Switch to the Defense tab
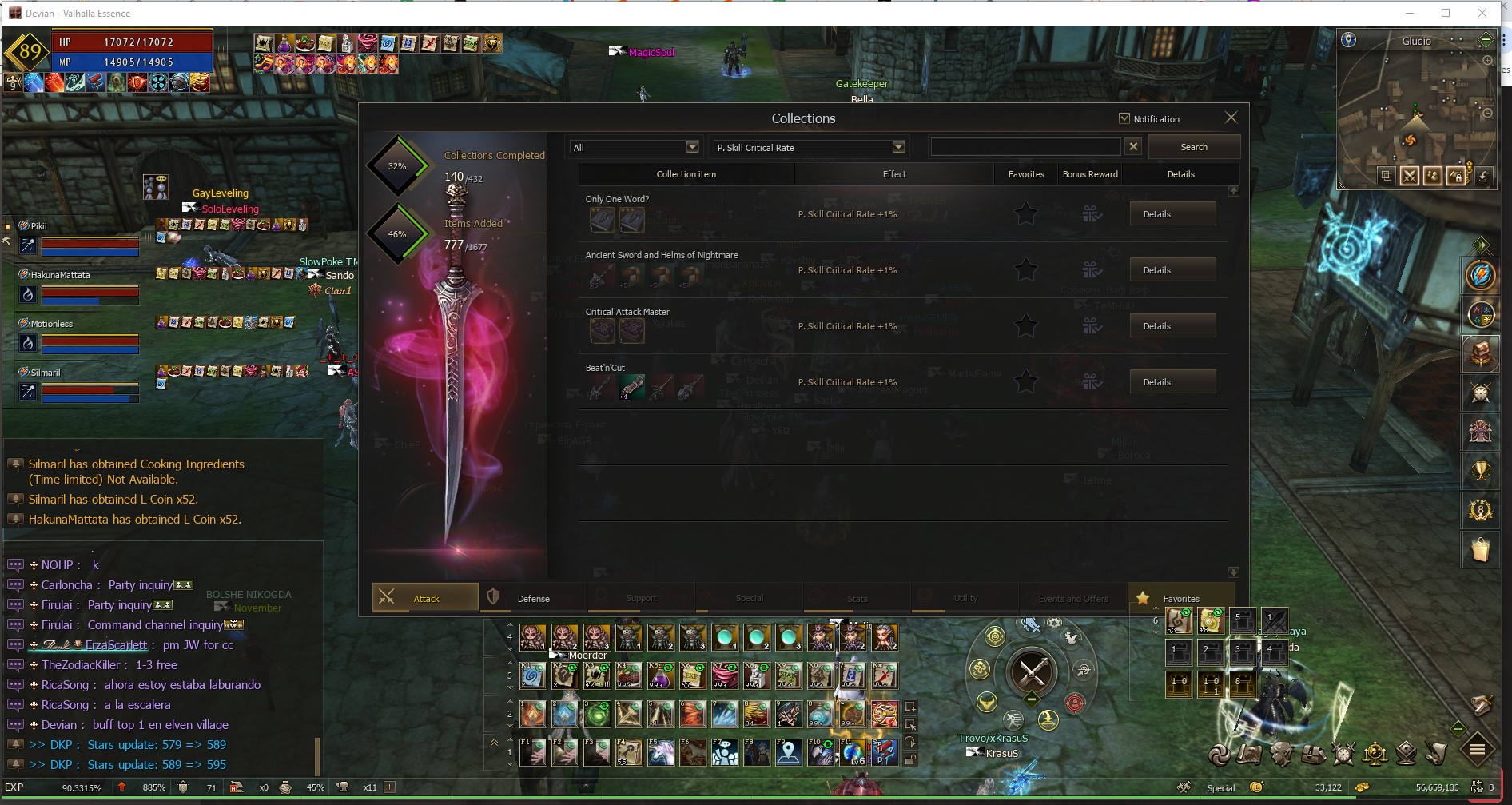Image resolution: width=1512 pixels, height=805 pixels. (x=533, y=598)
